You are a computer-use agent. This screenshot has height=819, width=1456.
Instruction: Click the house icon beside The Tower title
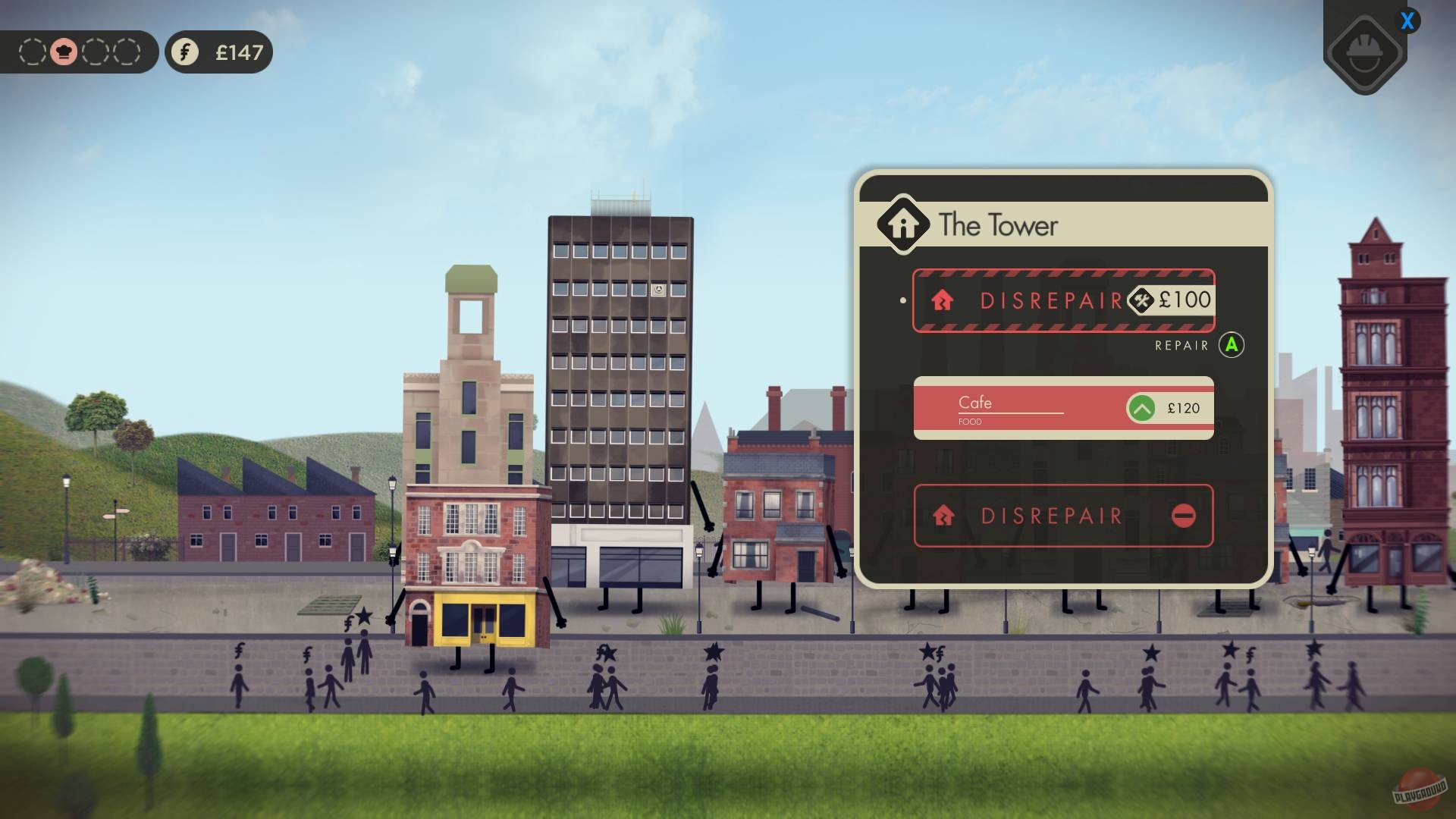(x=902, y=224)
